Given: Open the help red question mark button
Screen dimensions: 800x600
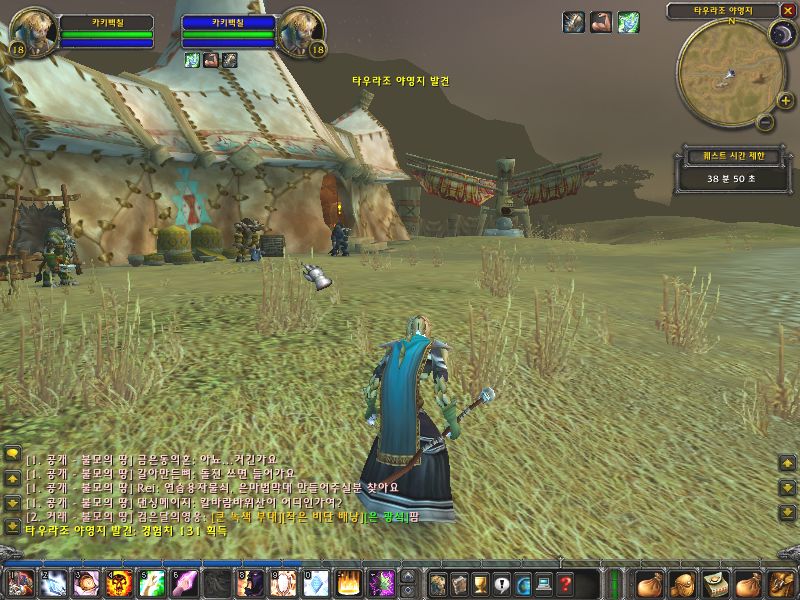Looking at the screenshot, I should (566, 583).
